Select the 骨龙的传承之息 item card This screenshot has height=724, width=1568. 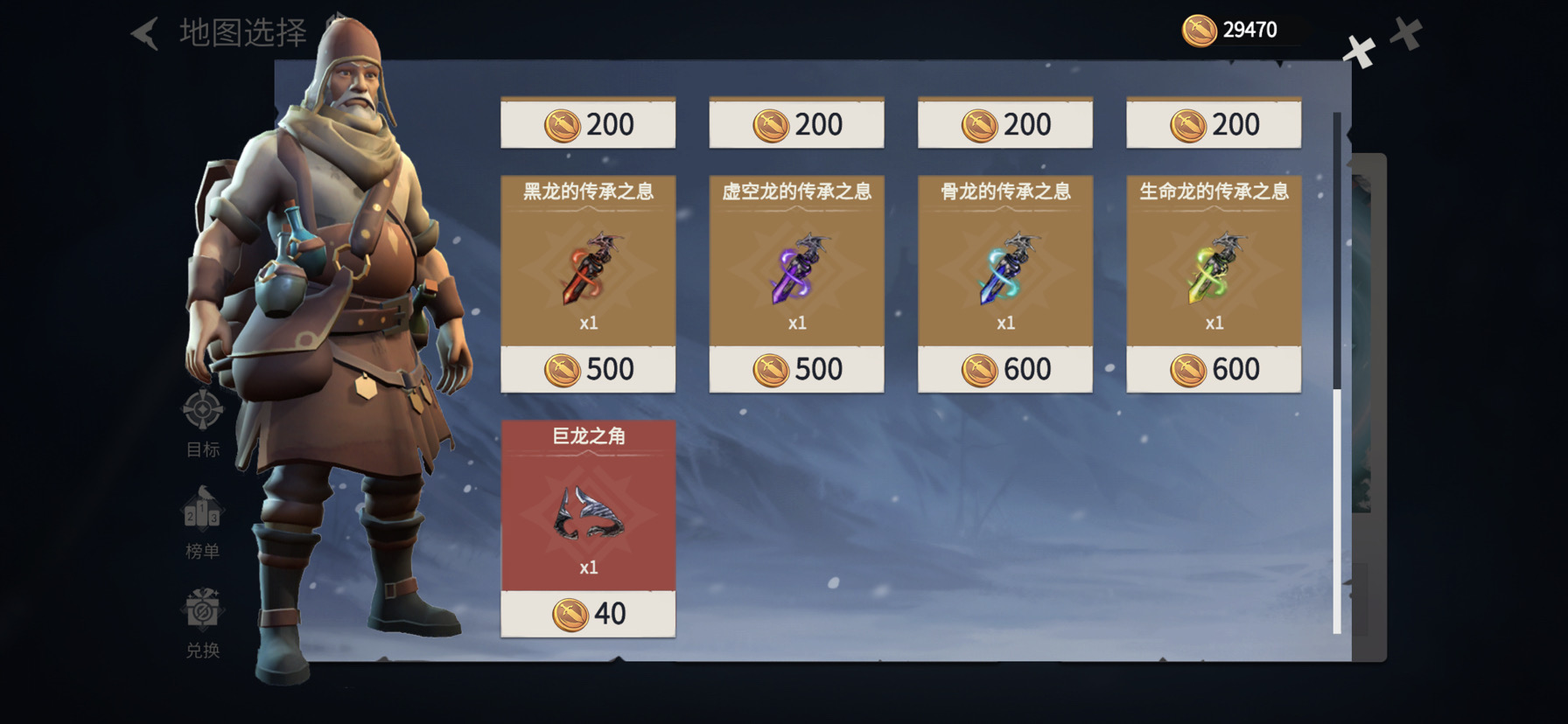pyautogui.click(x=1004, y=261)
